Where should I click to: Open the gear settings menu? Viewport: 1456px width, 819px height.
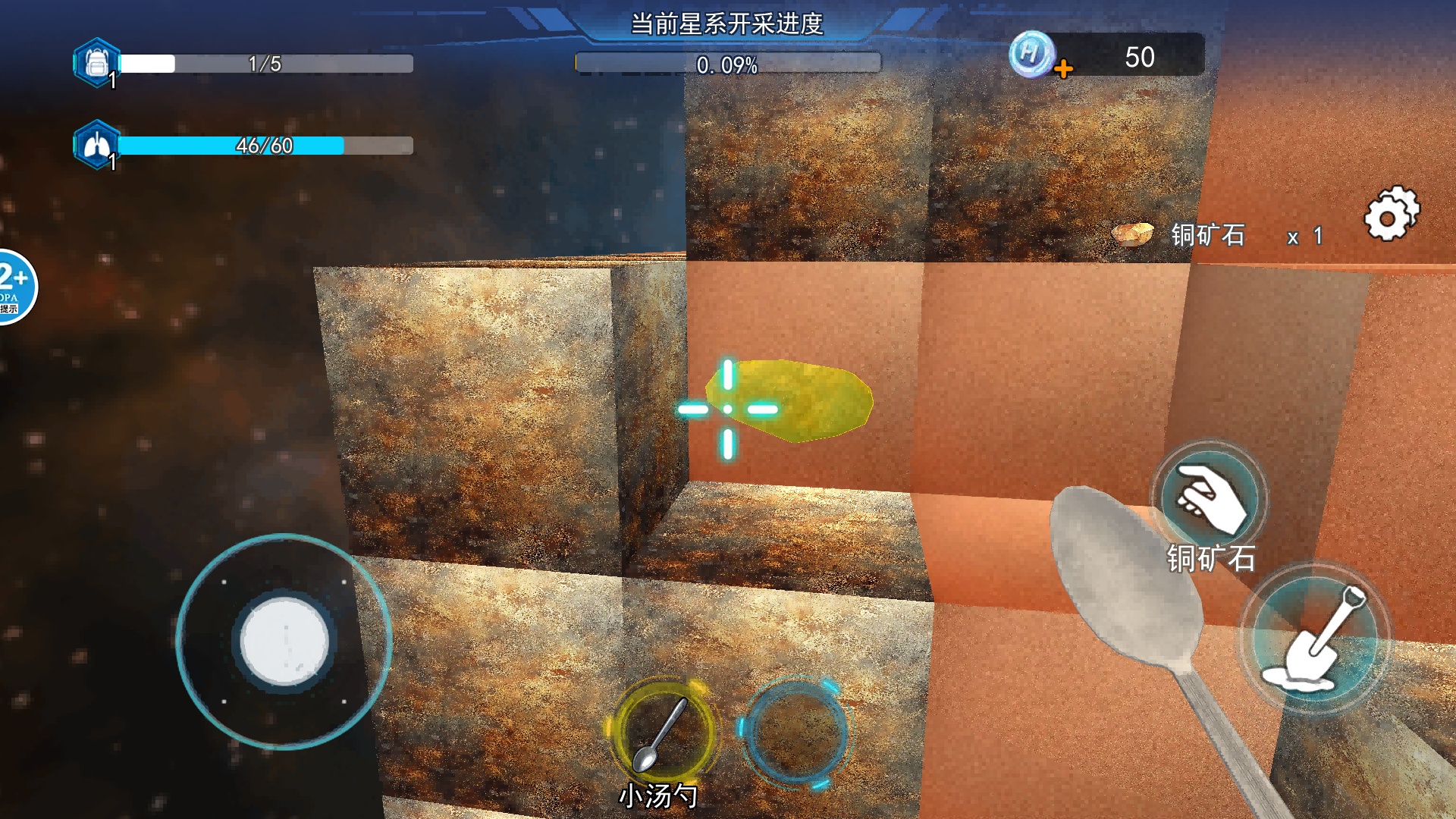[x=1391, y=215]
